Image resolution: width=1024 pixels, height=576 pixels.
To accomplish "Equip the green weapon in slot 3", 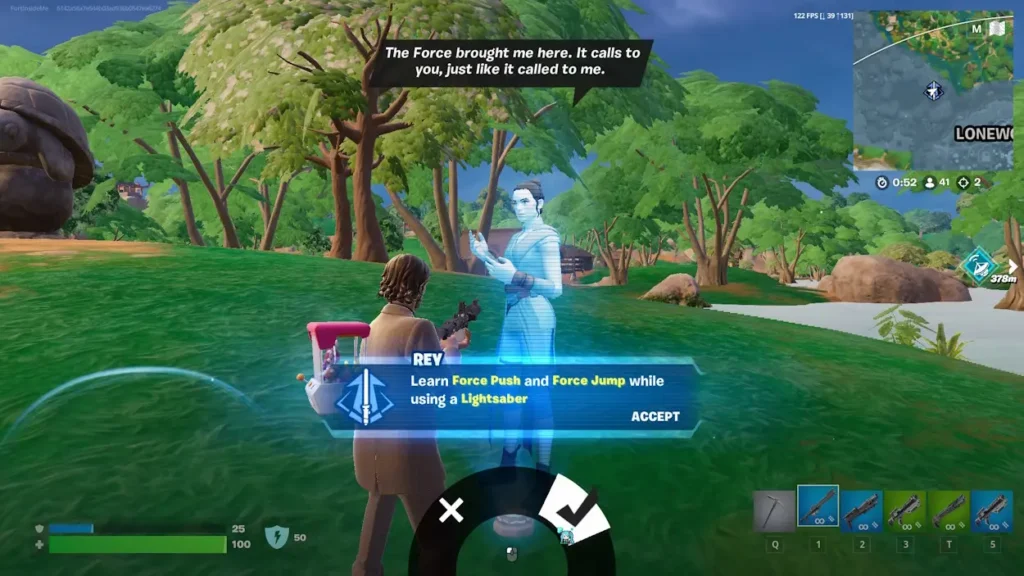I will click(x=904, y=510).
